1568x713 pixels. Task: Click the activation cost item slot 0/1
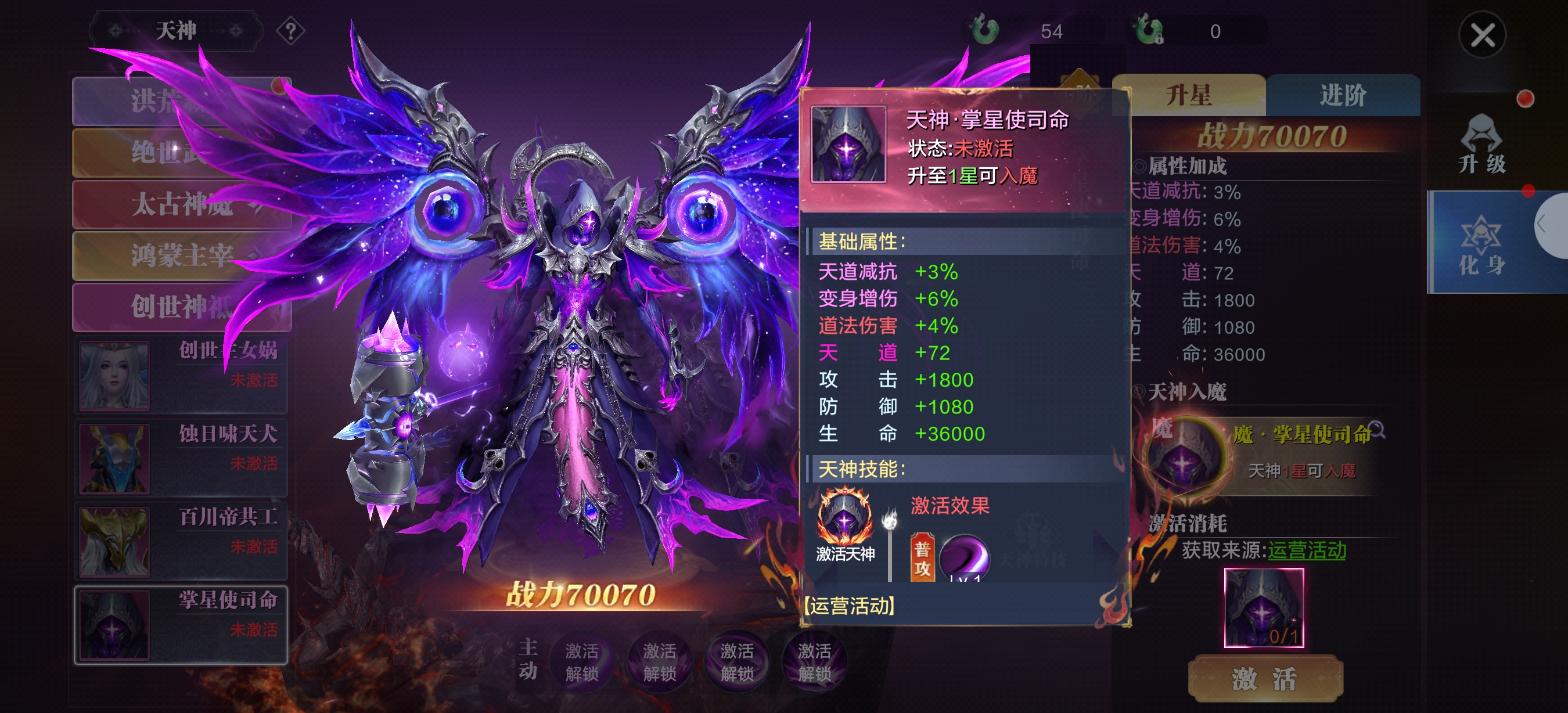click(x=1264, y=608)
